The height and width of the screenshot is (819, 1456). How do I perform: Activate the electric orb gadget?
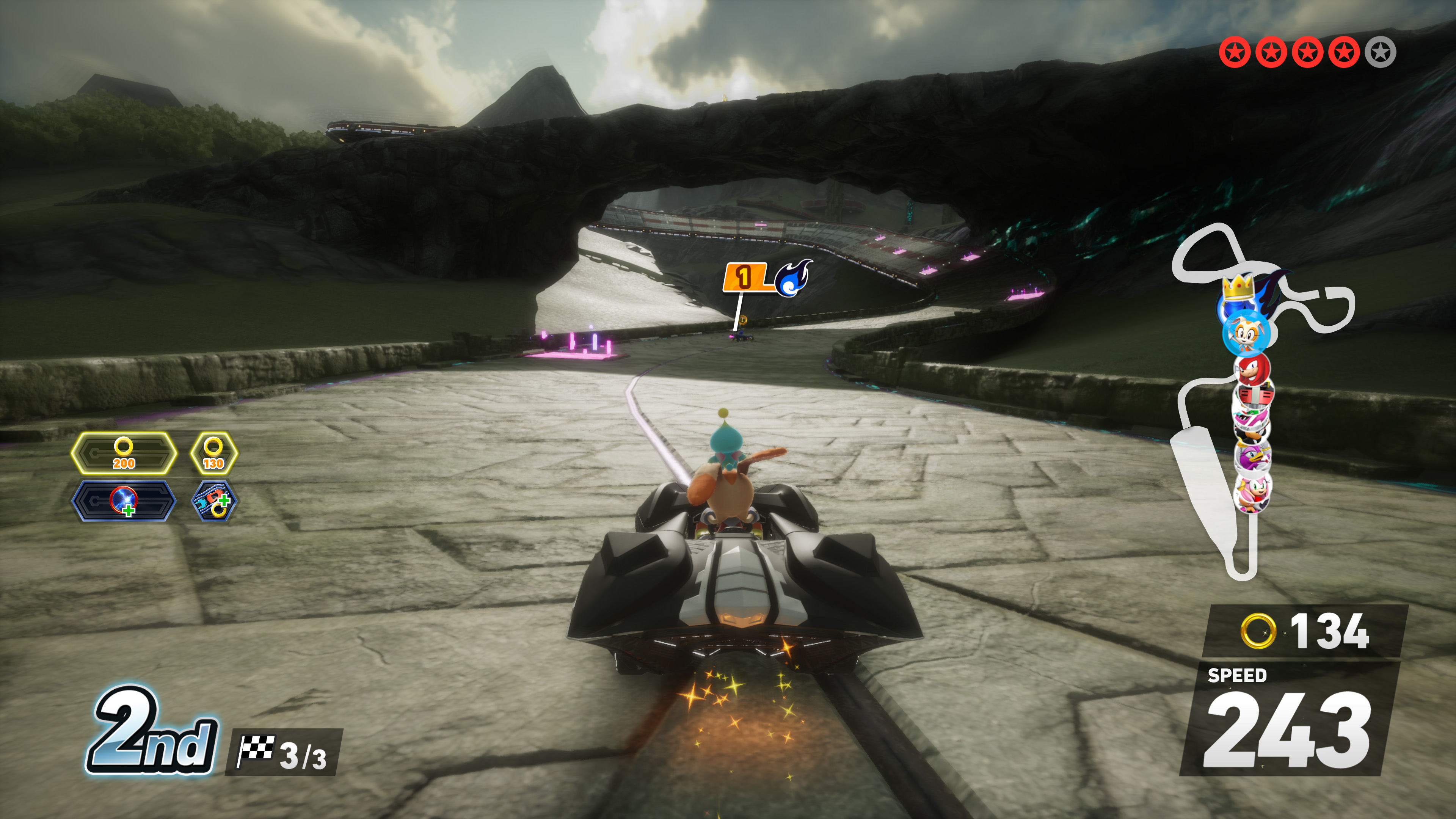[x=123, y=501]
